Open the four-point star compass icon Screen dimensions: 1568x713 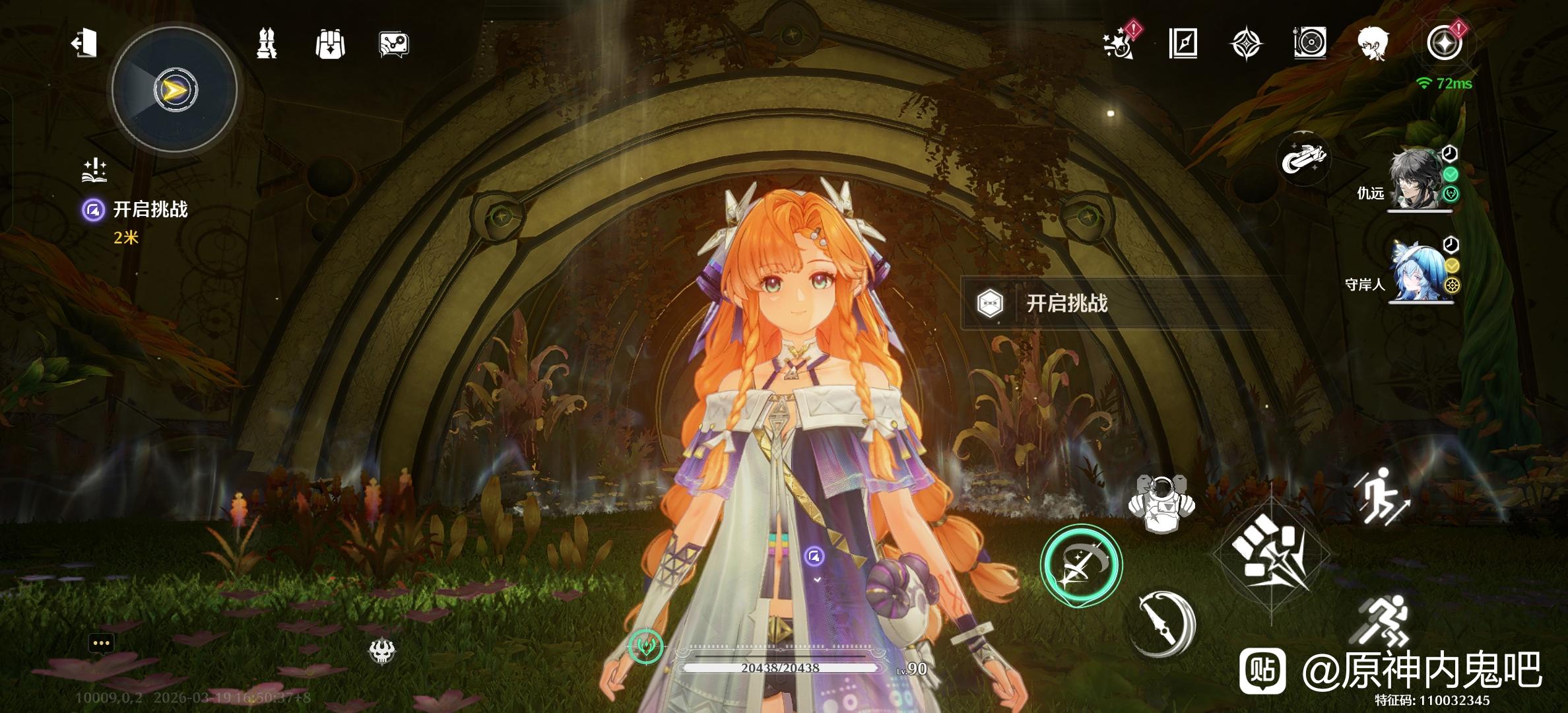(x=1246, y=44)
